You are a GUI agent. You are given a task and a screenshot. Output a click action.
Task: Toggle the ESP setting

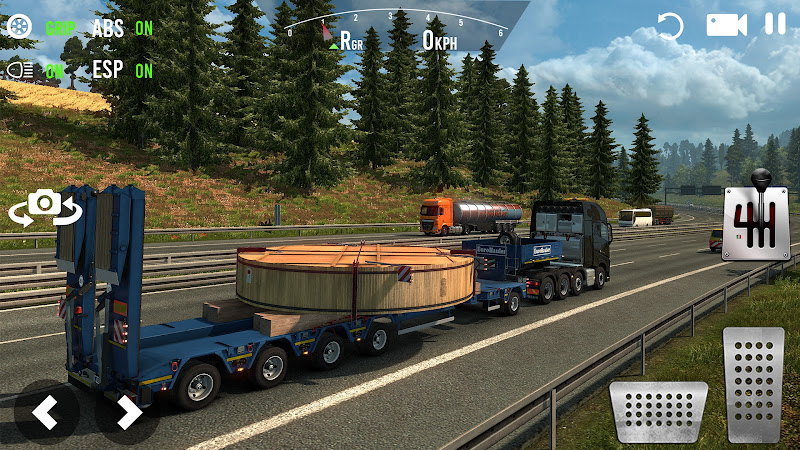[x=122, y=70]
